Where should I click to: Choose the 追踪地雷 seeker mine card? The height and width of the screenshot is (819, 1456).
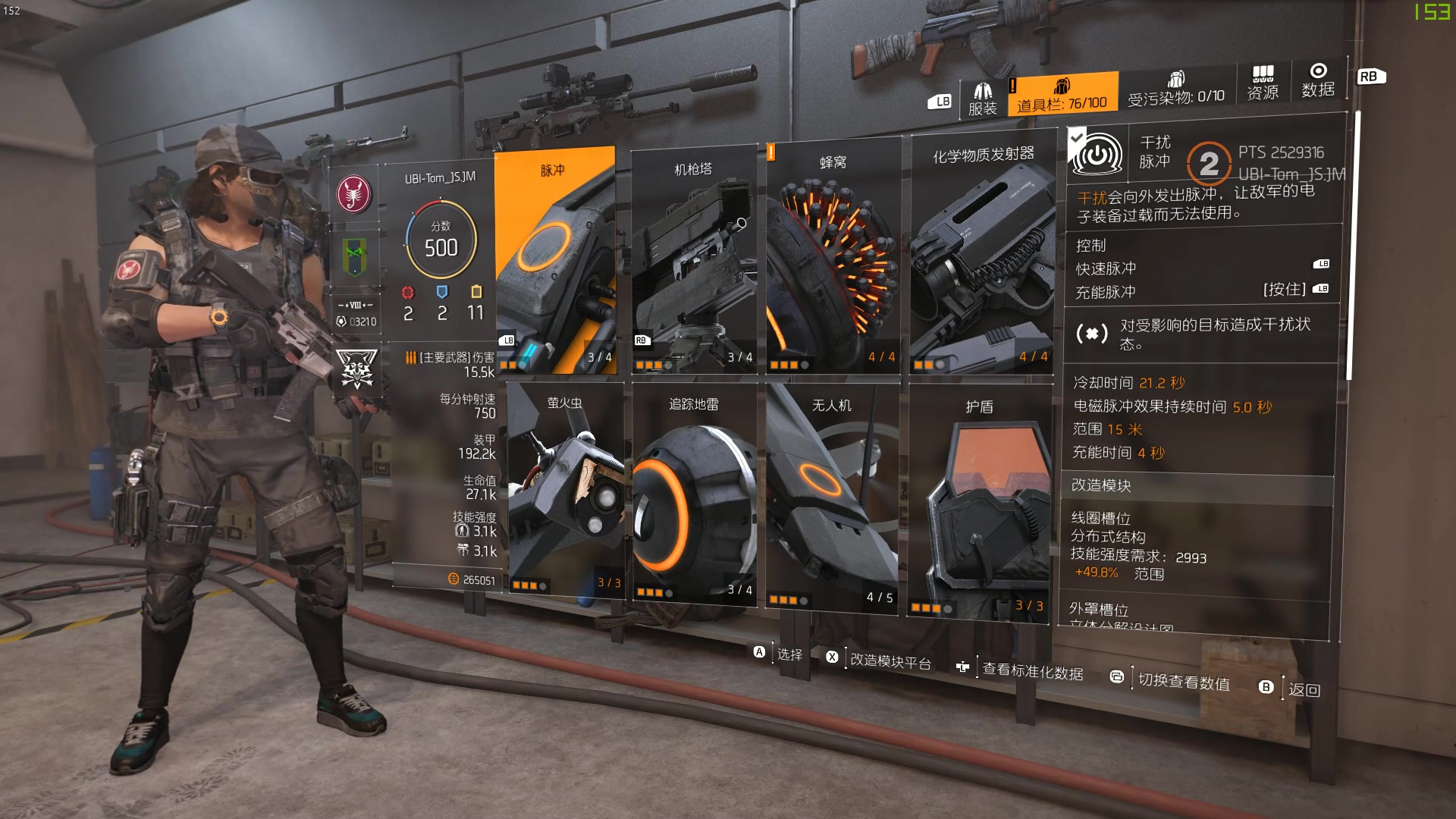click(x=694, y=493)
